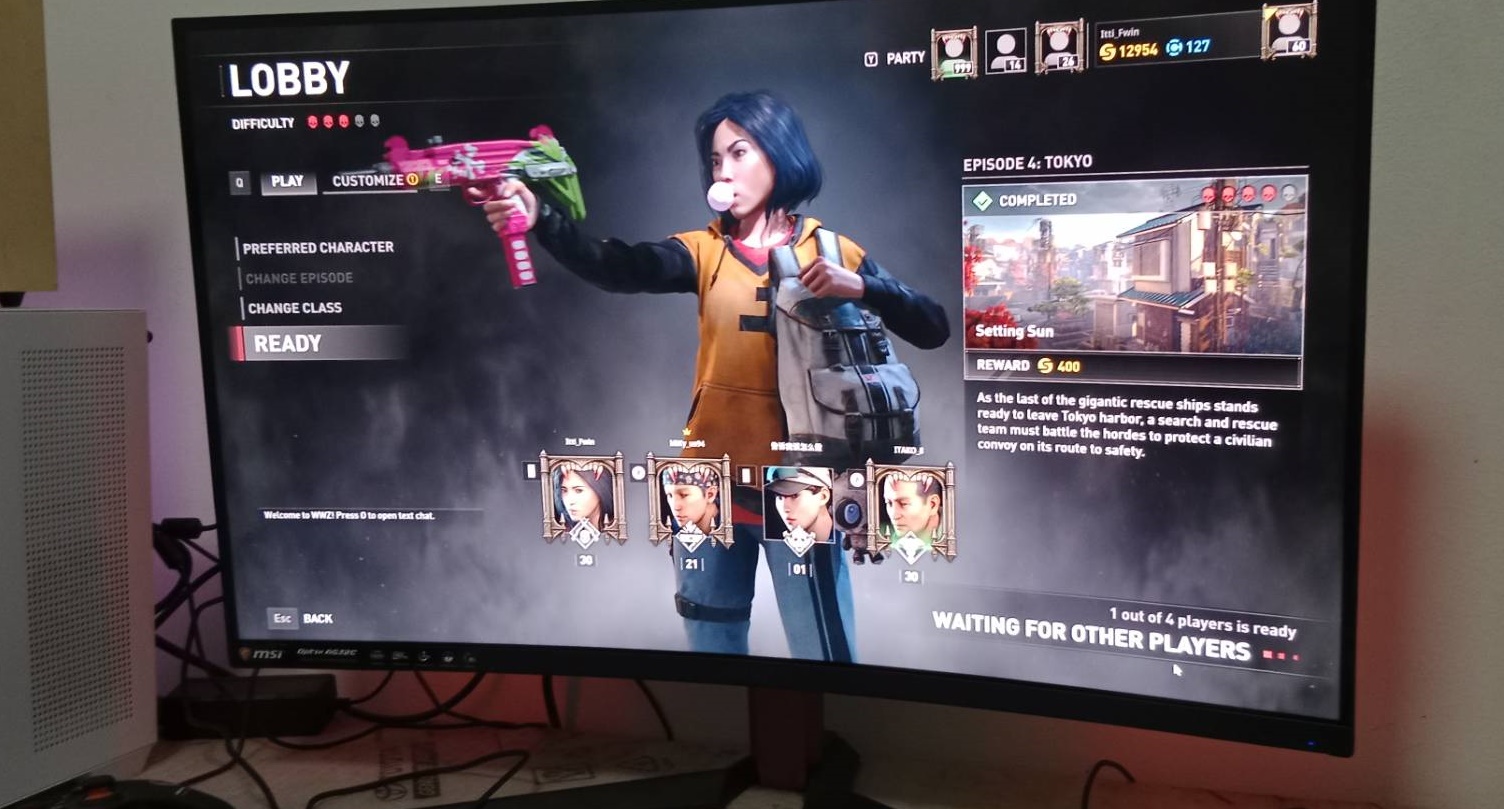View the cap-wearing player portrait, level 01
Image resolution: width=1504 pixels, height=809 pixels.
click(x=797, y=503)
